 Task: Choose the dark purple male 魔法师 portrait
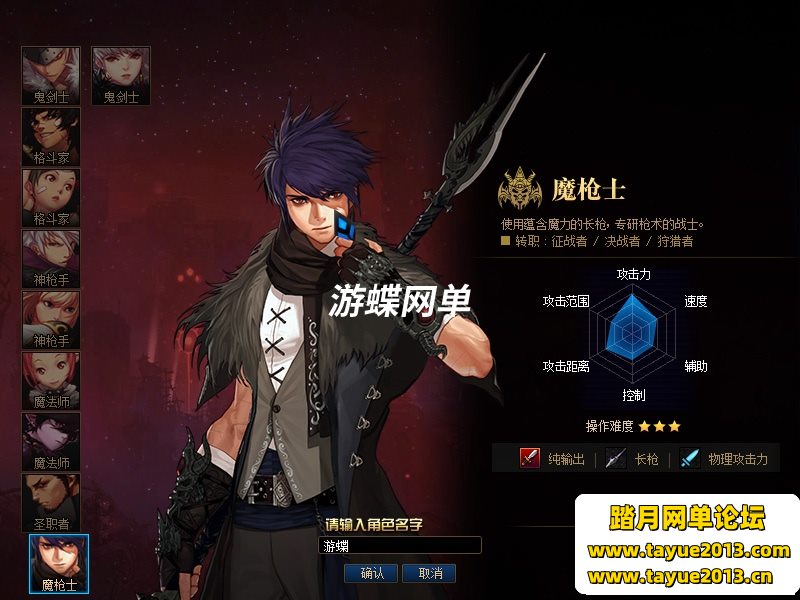[51, 442]
